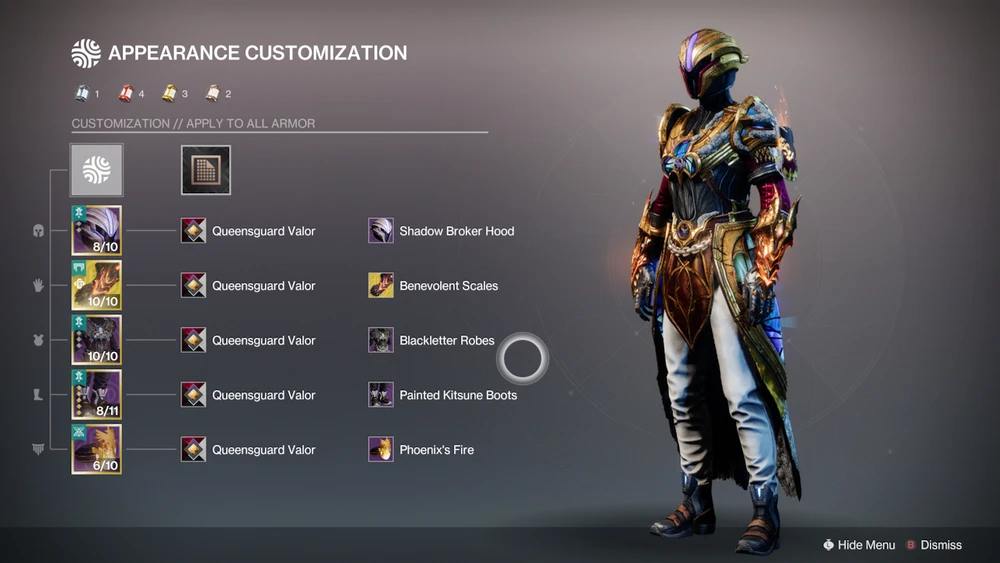Select the class item armor tile

pos(96,449)
